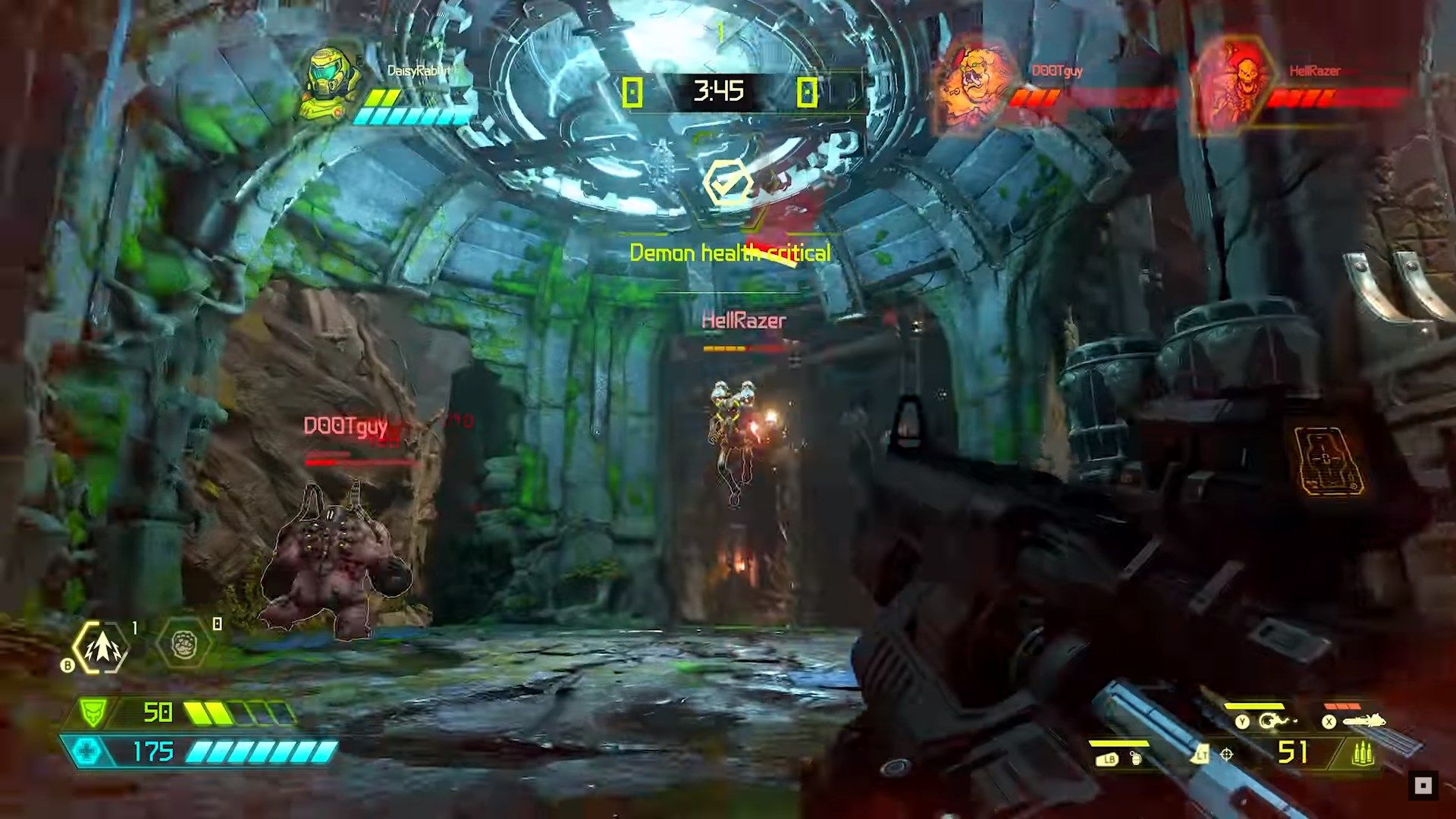Click the frag grenade icon beside LB
The width and height of the screenshot is (1456, 819).
click(1136, 758)
